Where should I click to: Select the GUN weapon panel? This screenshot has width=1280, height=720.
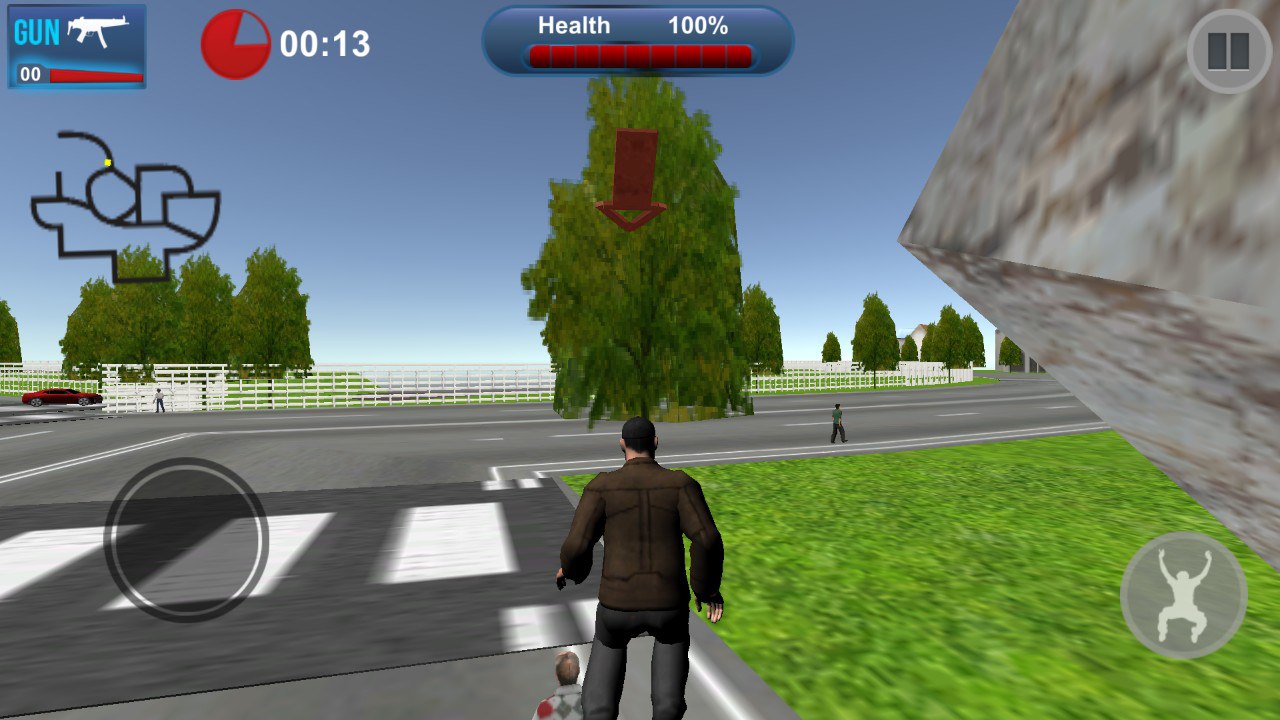[x=77, y=46]
